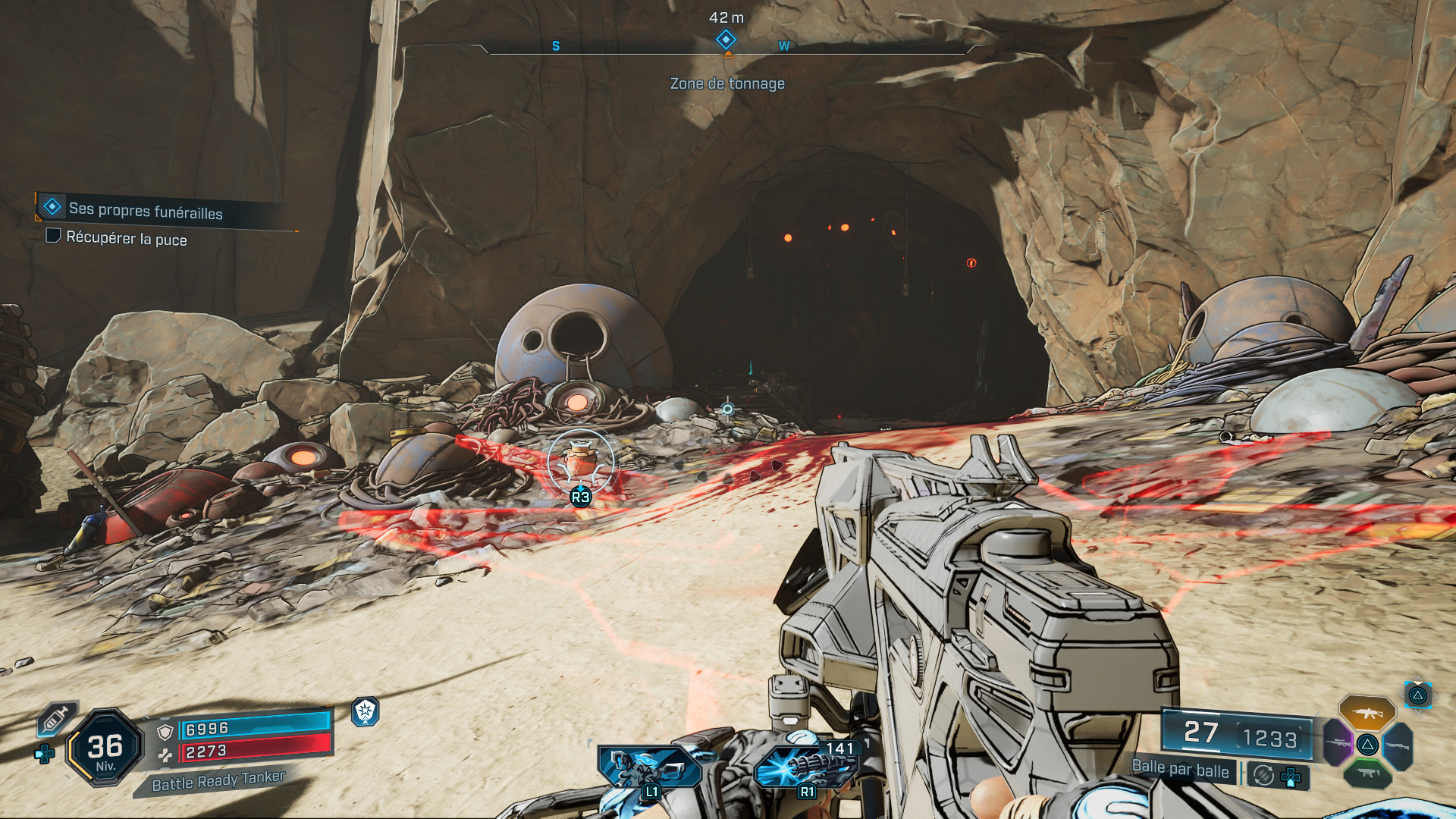Select the orange assault rifle weapon slot
1456x819 pixels.
(1367, 713)
